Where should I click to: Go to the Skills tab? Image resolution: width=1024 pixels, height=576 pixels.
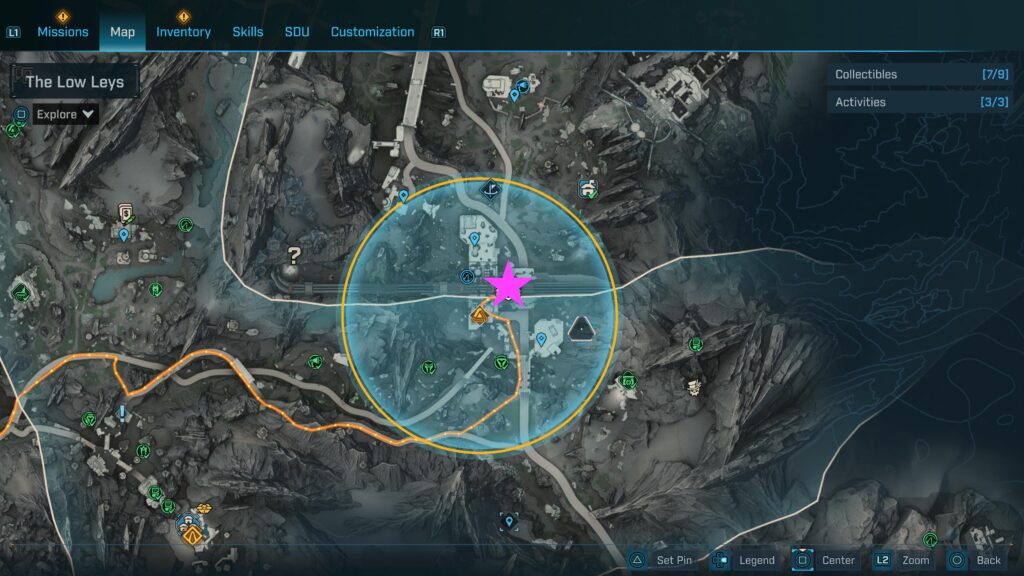point(248,32)
